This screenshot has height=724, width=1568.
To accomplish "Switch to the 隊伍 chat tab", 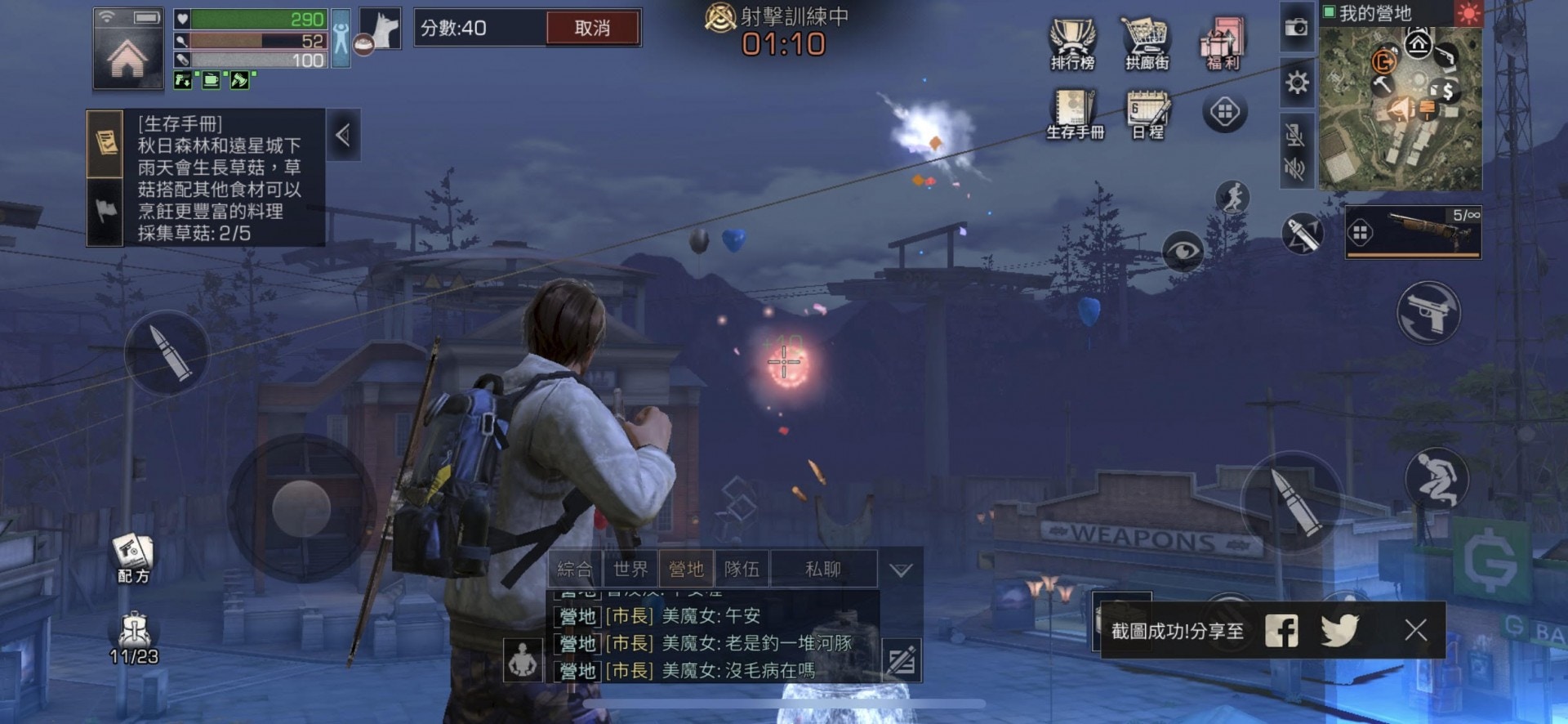I will (742, 569).
